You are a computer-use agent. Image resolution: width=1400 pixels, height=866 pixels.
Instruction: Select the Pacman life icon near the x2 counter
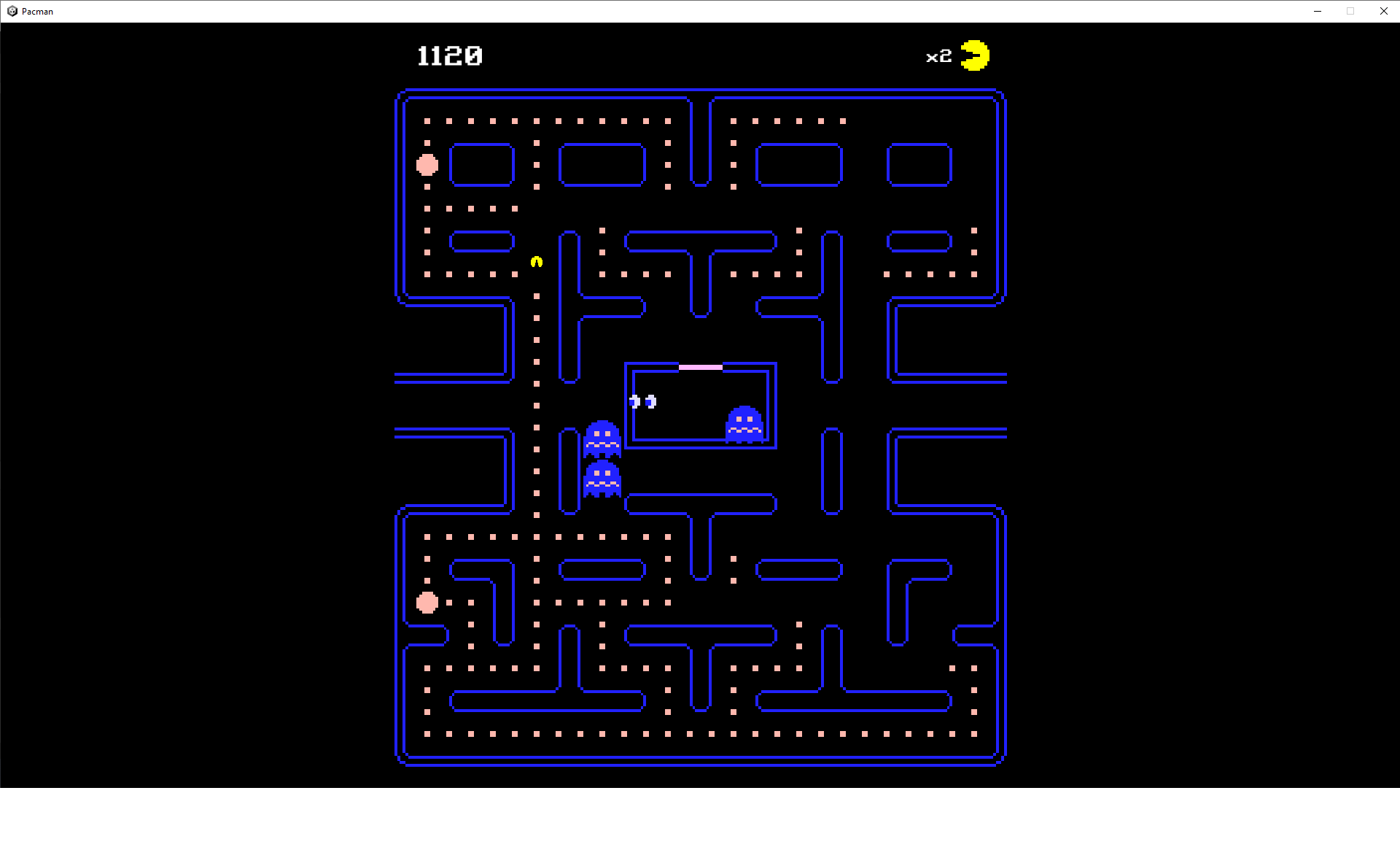point(976,55)
